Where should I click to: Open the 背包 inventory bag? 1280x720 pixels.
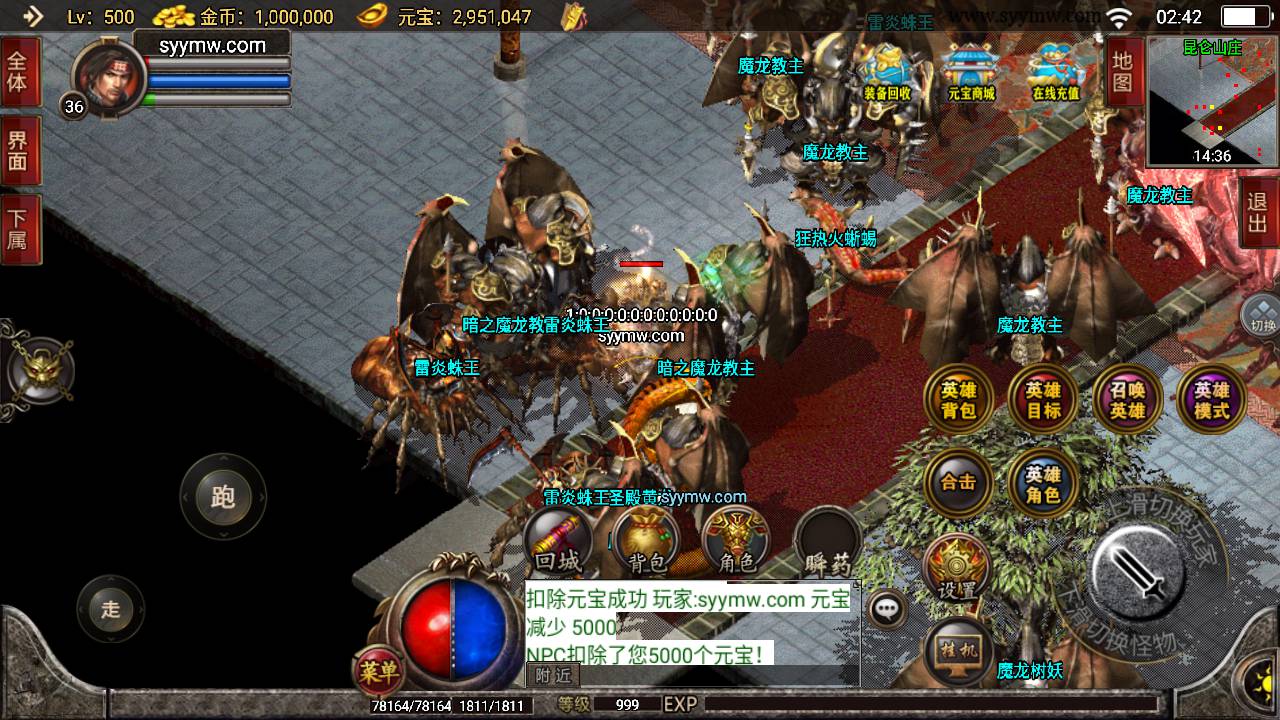click(646, 543)
